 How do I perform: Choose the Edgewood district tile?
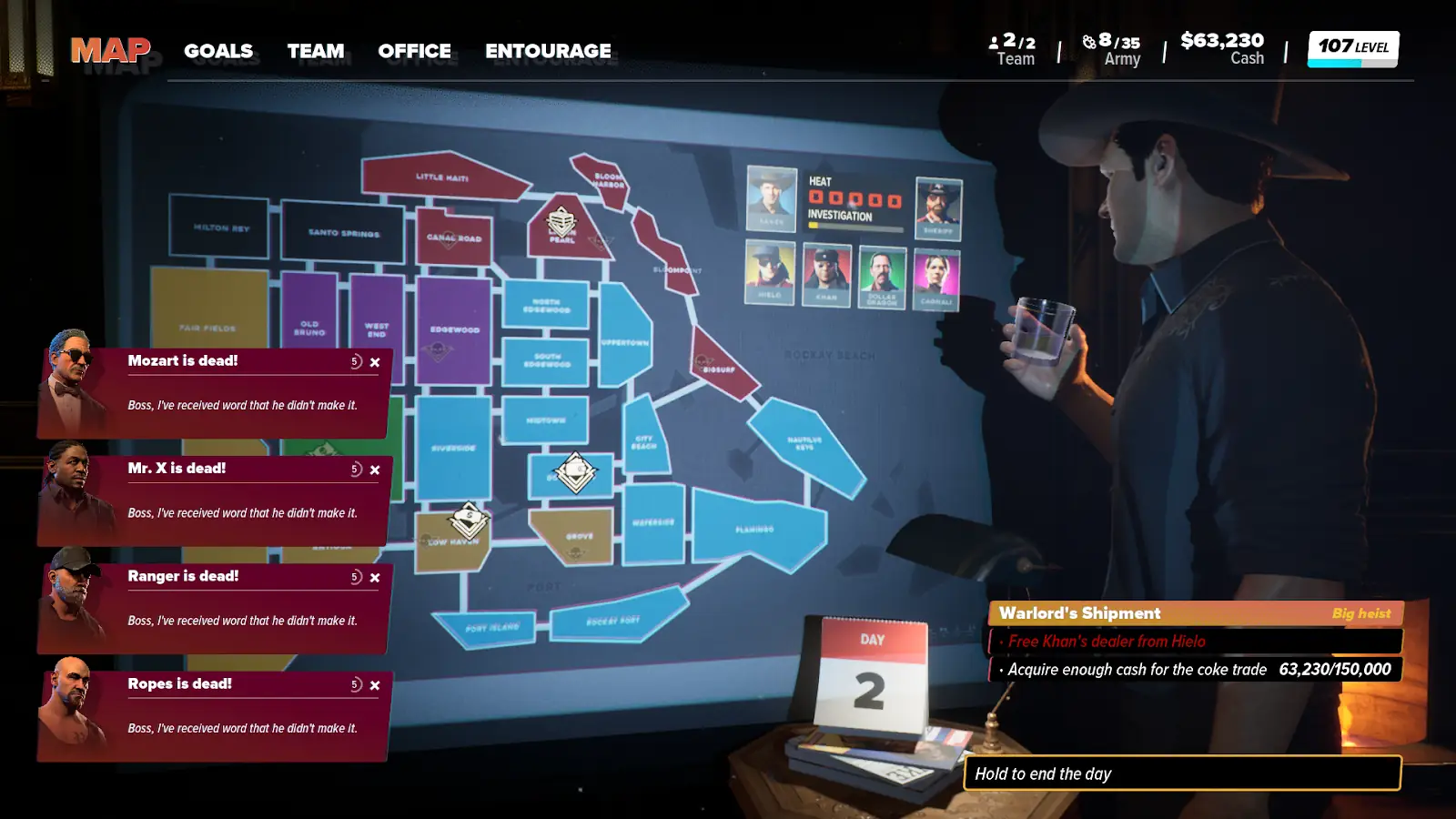tap(454, 329)
